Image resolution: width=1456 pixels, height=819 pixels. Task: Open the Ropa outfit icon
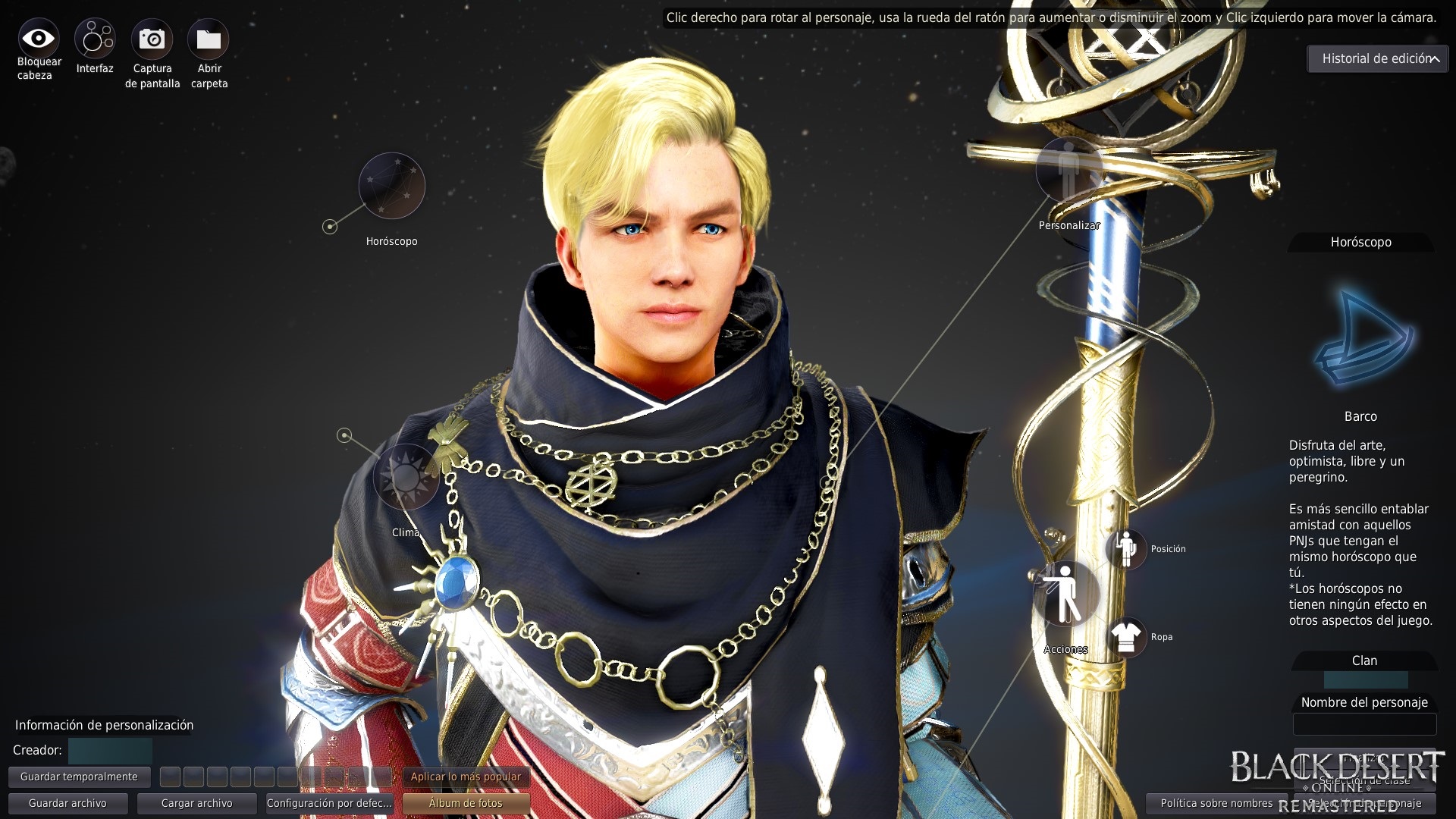tap(1128, 637)
